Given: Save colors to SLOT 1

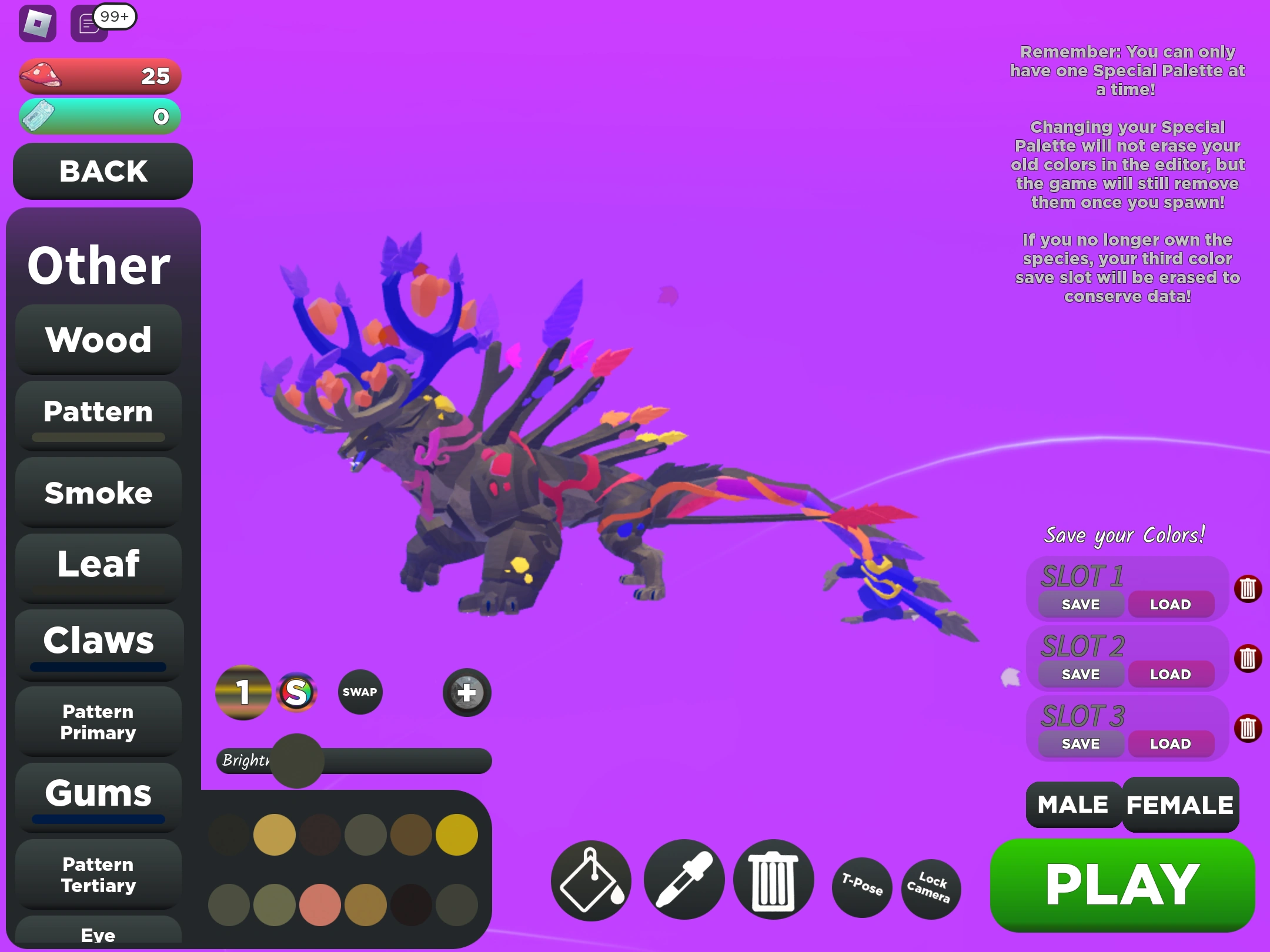Looking at the screenshot, I should click(1079, 604).
